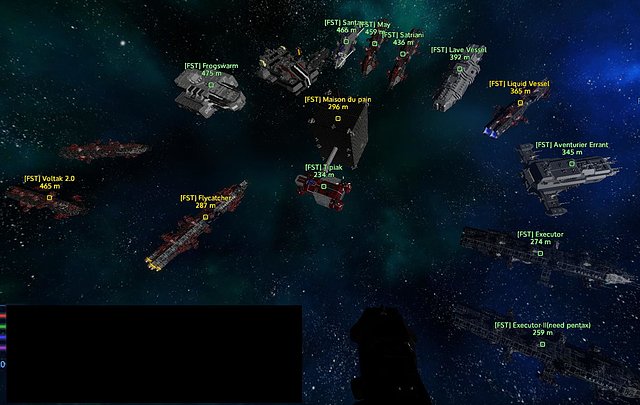
Task: Target the Maison du pain marker
Action: (337, 119)
